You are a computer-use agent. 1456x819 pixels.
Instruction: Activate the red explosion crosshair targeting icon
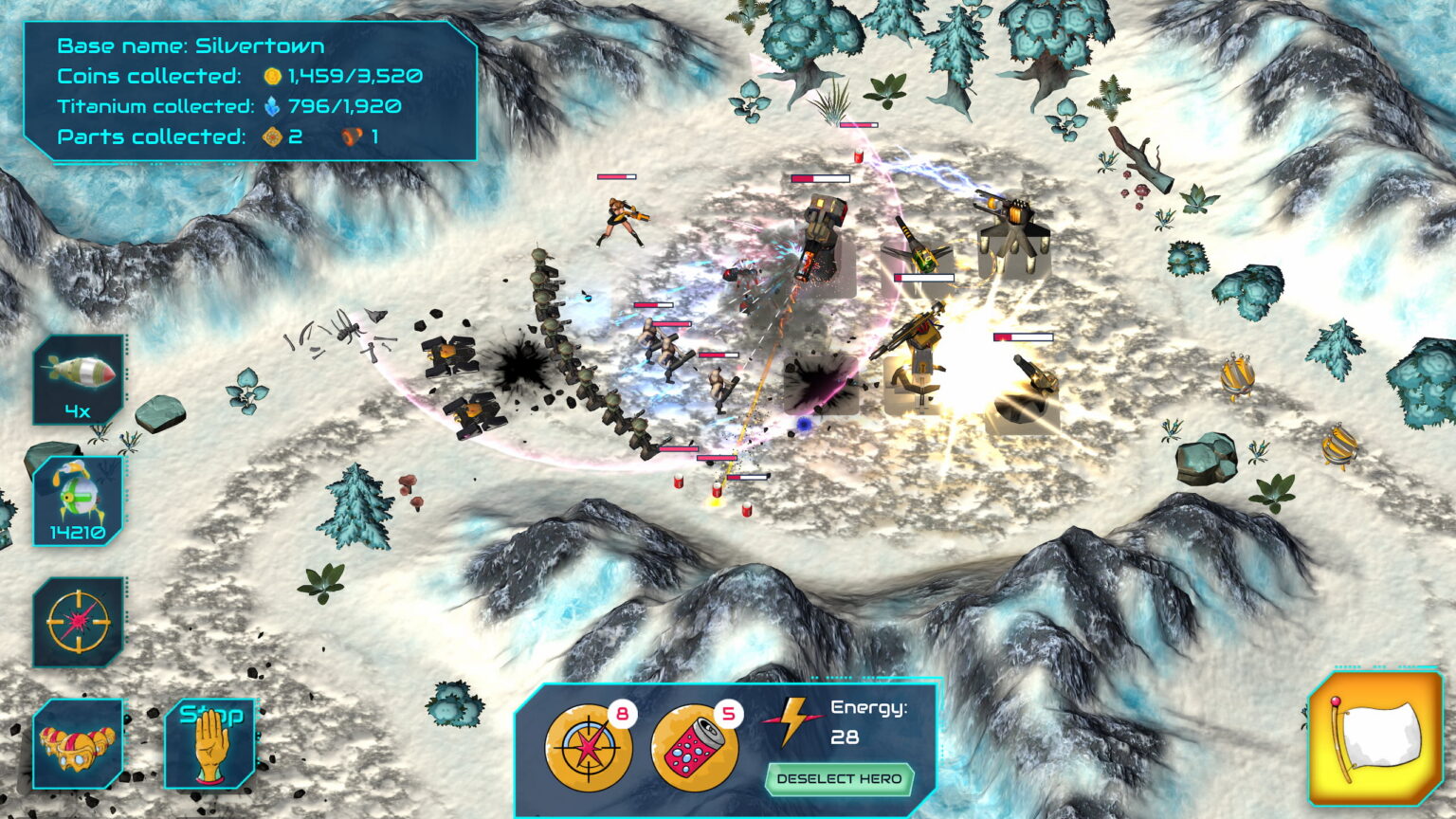tap(79, 621)
